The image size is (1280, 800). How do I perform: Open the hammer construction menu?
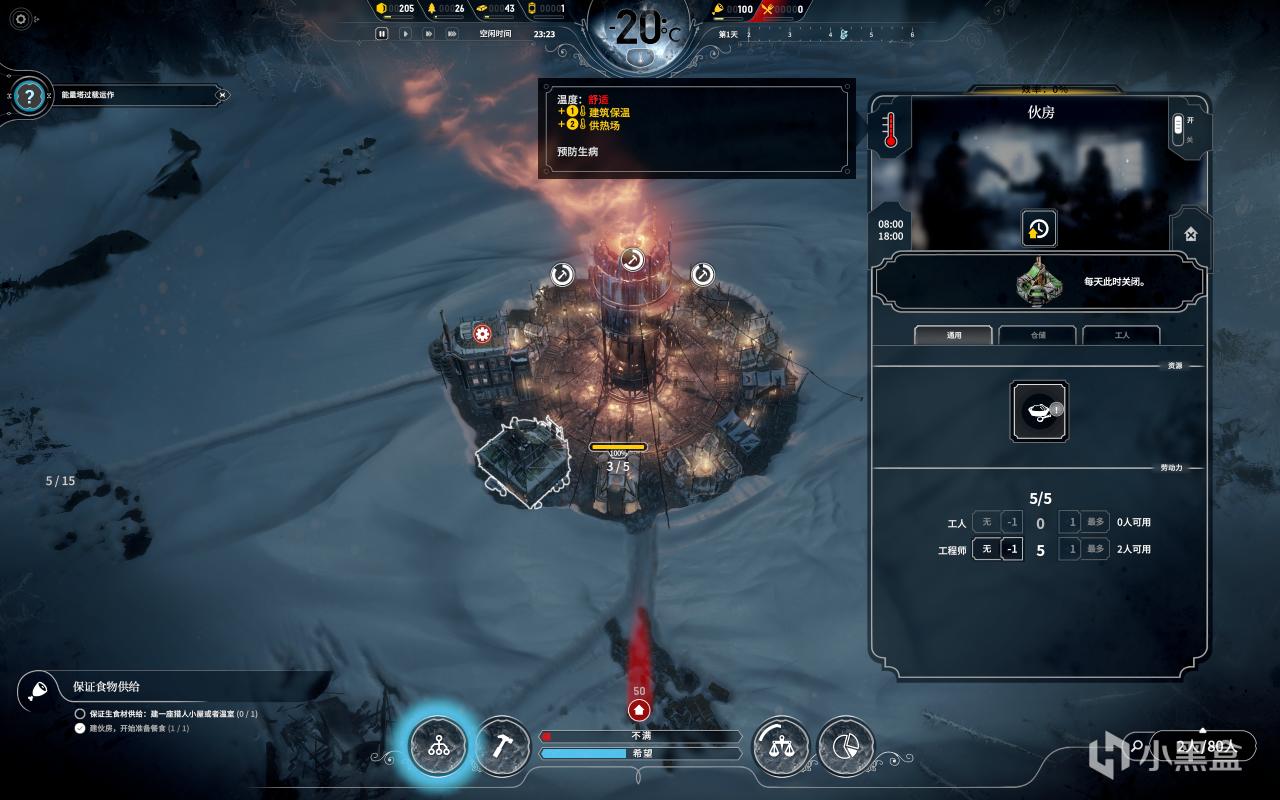click(x=501, y=746)
